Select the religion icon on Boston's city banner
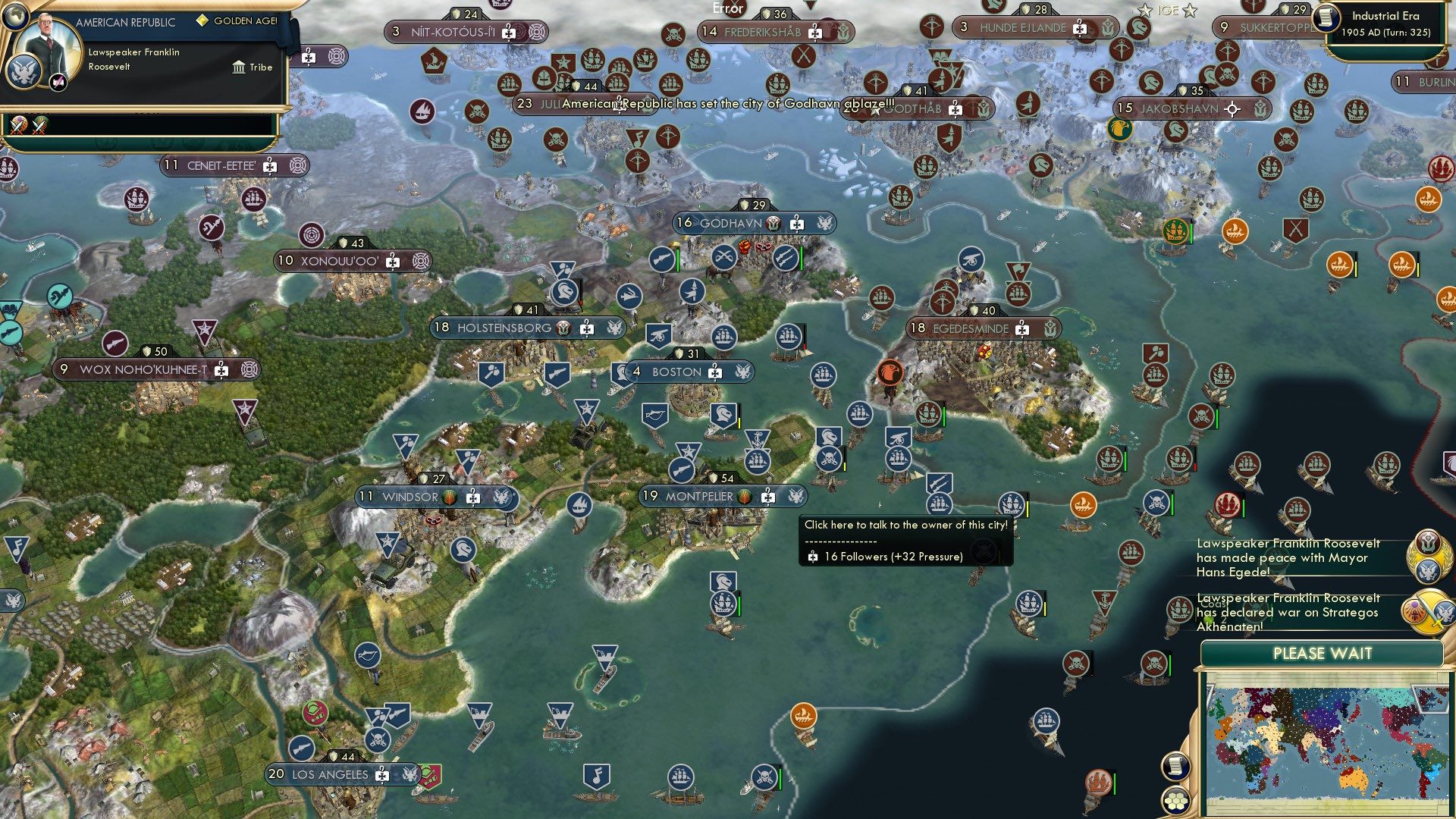 [x=714, y=372]
